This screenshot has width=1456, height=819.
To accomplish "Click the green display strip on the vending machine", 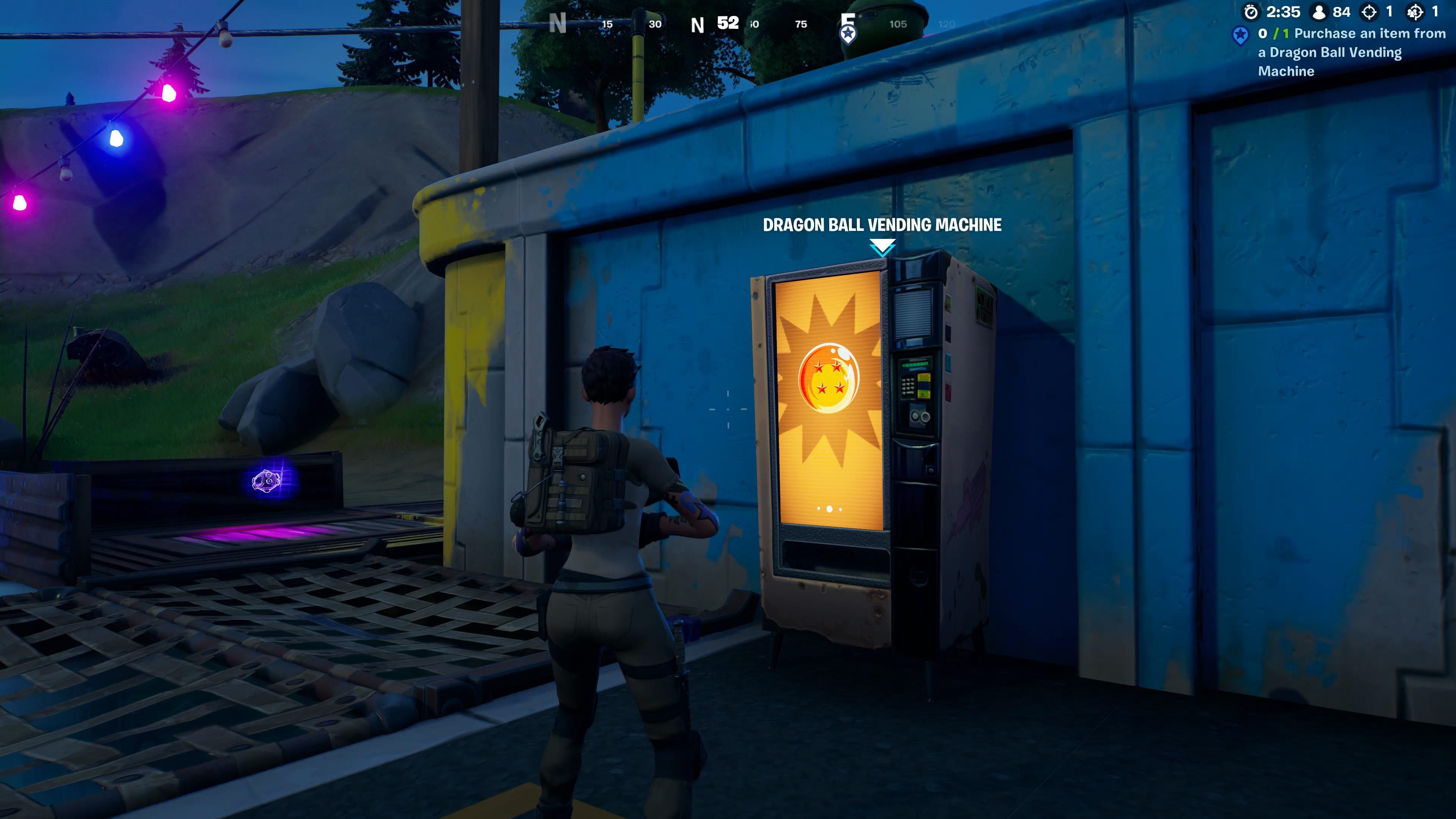I will pos(916,364).
